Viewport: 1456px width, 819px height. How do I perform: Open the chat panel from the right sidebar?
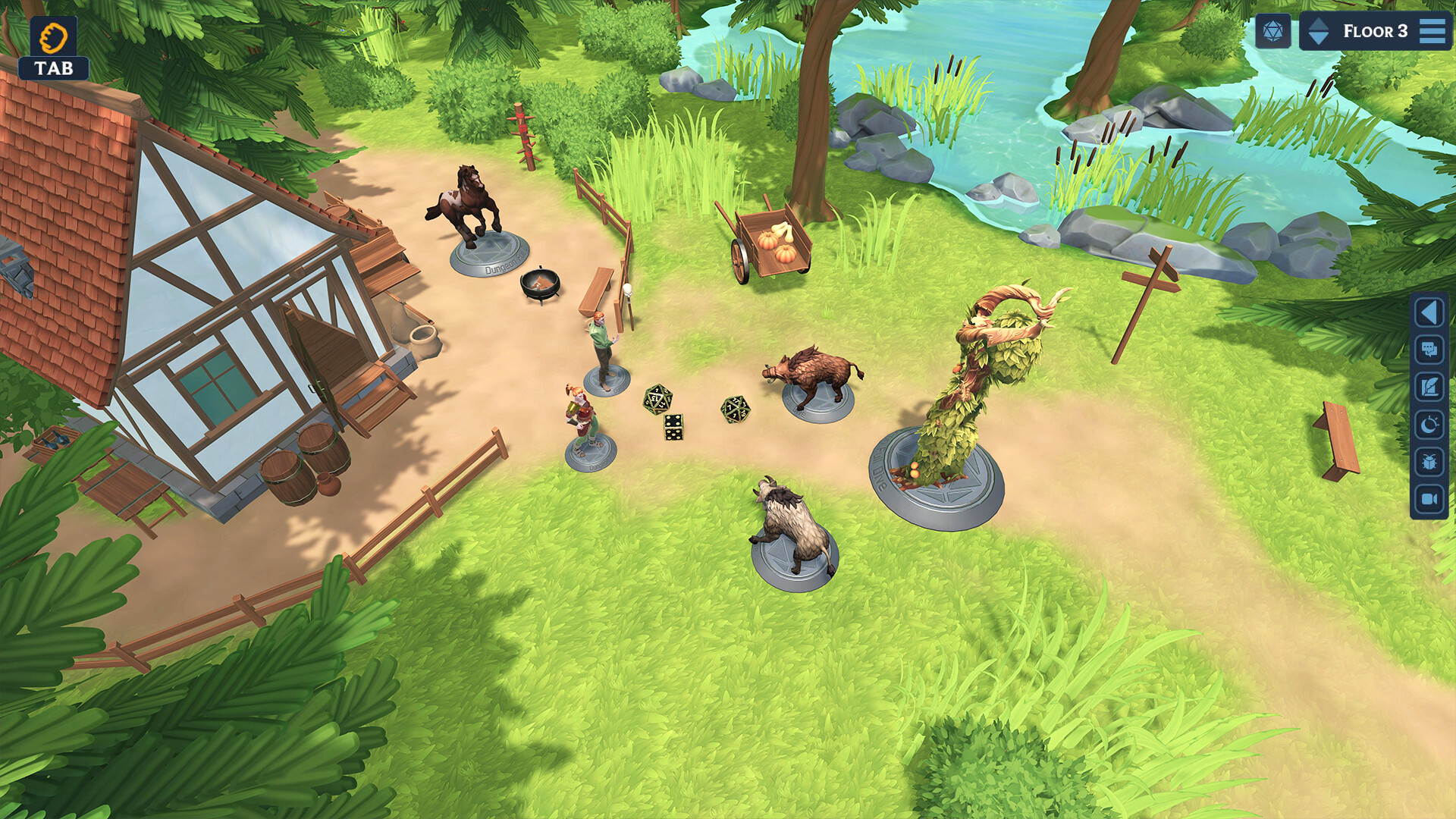[1429, 348]
